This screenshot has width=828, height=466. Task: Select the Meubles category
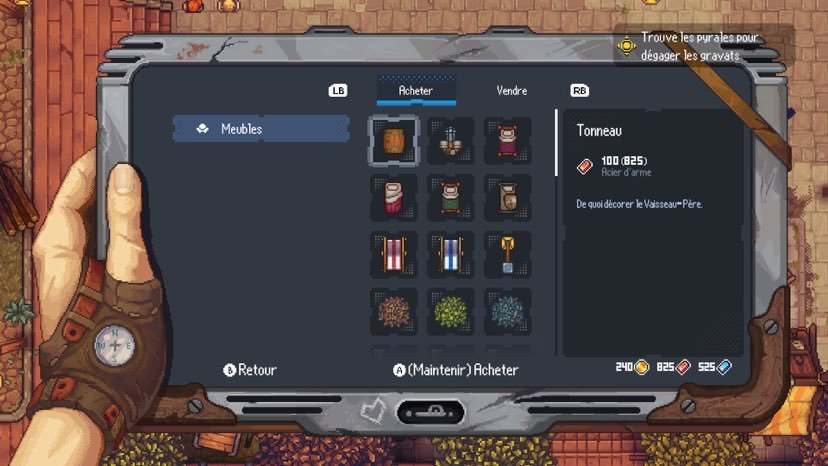click(x=261, y=128)
